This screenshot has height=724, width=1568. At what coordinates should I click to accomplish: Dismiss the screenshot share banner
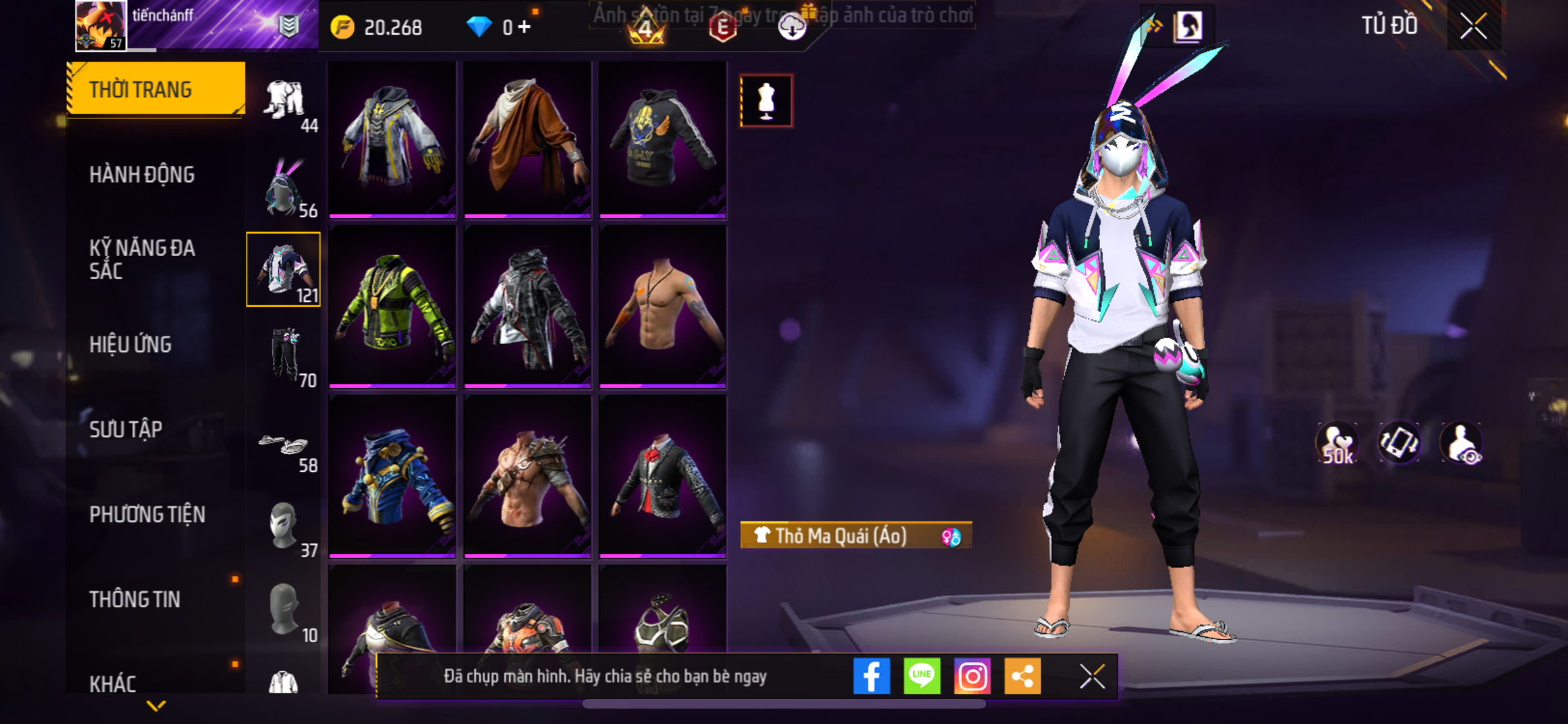(x=1092, y=676)
